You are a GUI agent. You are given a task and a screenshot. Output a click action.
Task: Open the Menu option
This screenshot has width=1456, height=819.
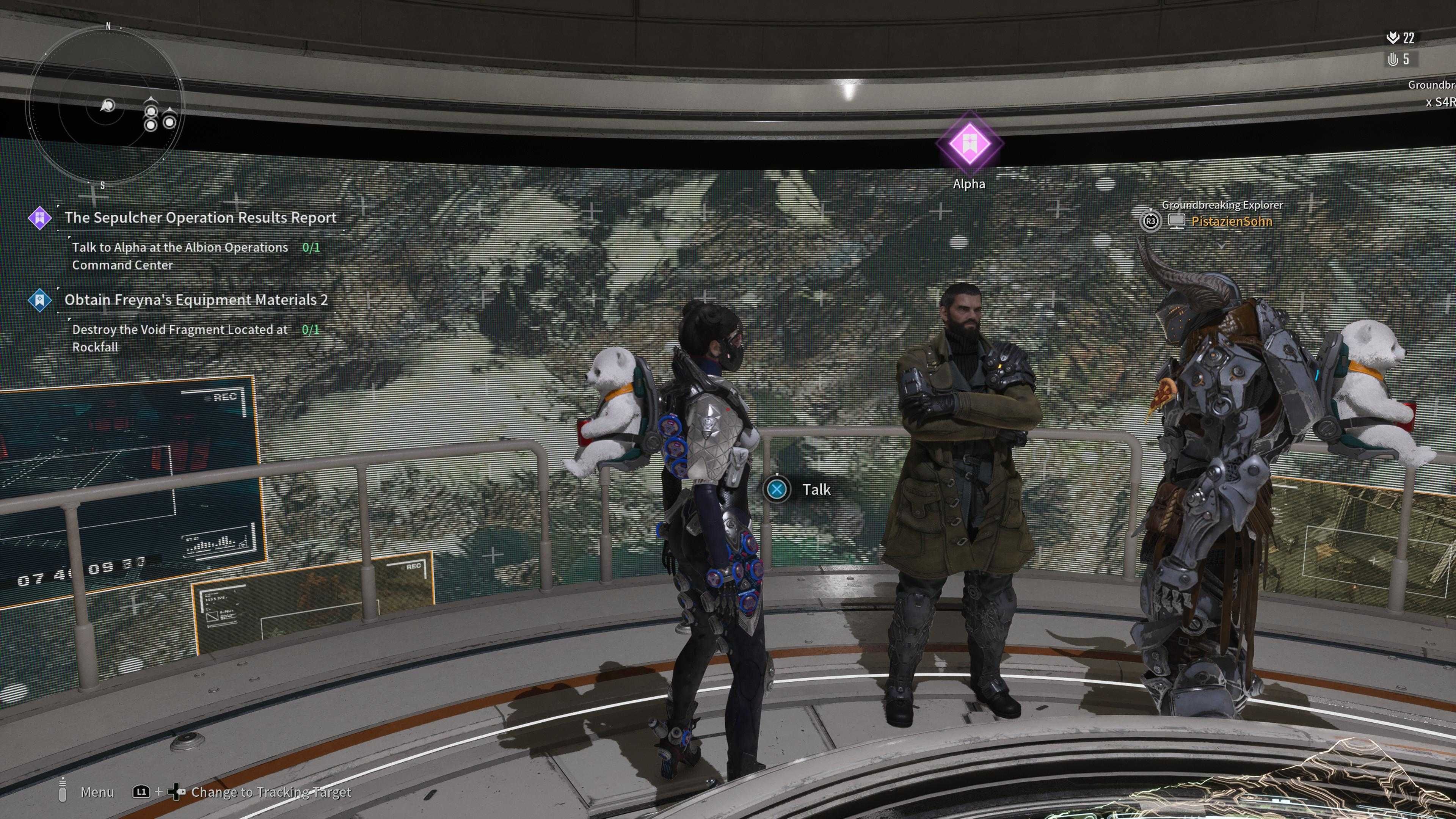click(97, 792)
